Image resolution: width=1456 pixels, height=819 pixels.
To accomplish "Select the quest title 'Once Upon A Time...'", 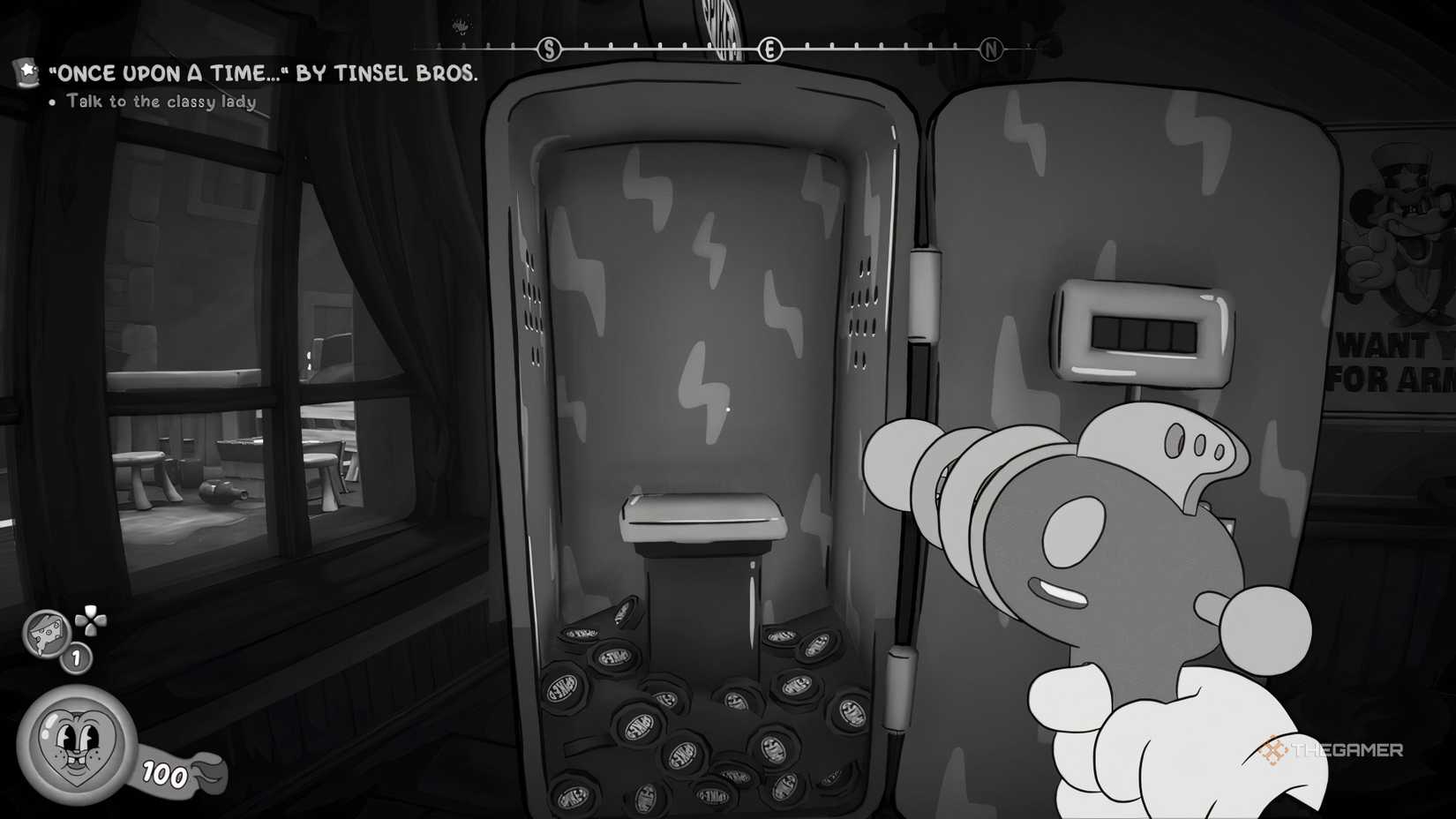I will point(265,74).
